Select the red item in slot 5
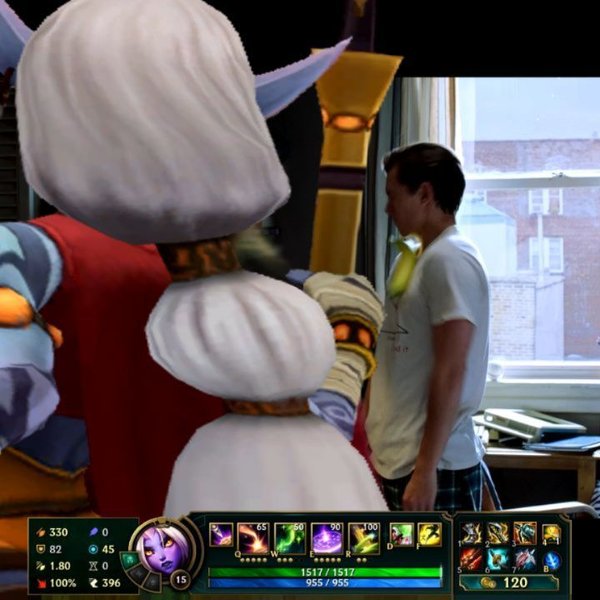 [471, 559]
